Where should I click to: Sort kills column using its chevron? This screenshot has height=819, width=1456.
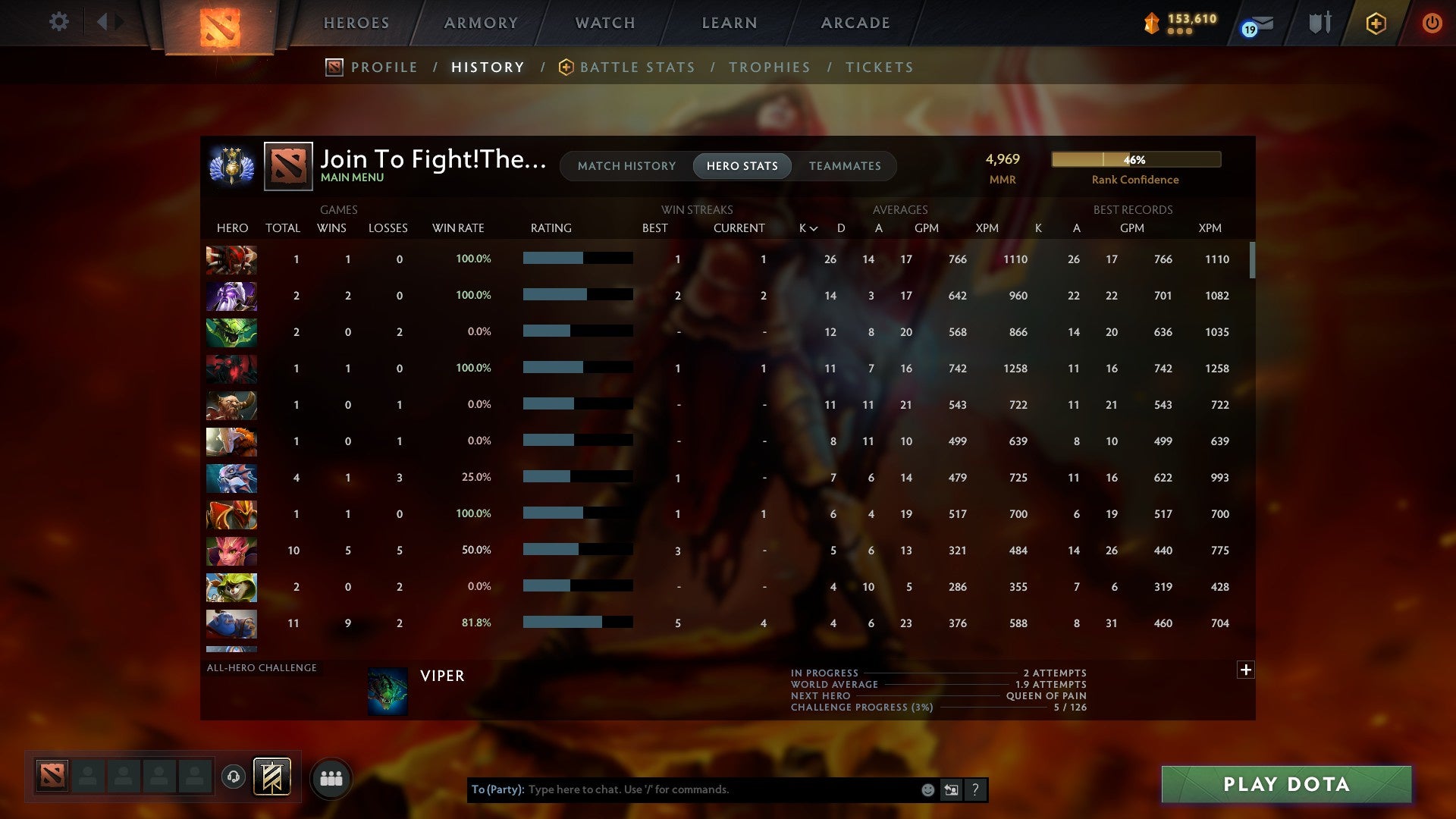(x=813, y=227)
